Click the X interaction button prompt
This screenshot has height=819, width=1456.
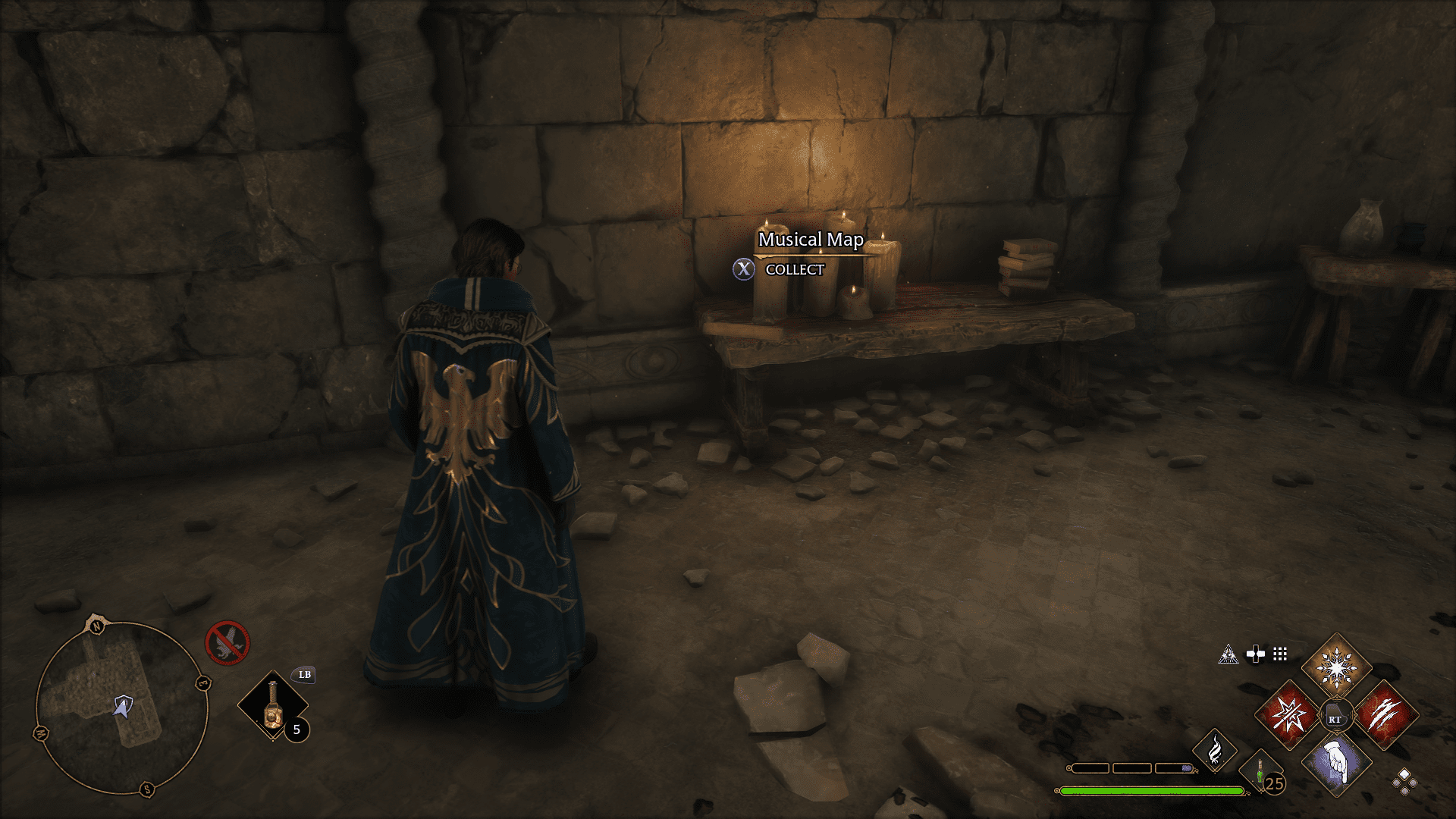point(743,269)
